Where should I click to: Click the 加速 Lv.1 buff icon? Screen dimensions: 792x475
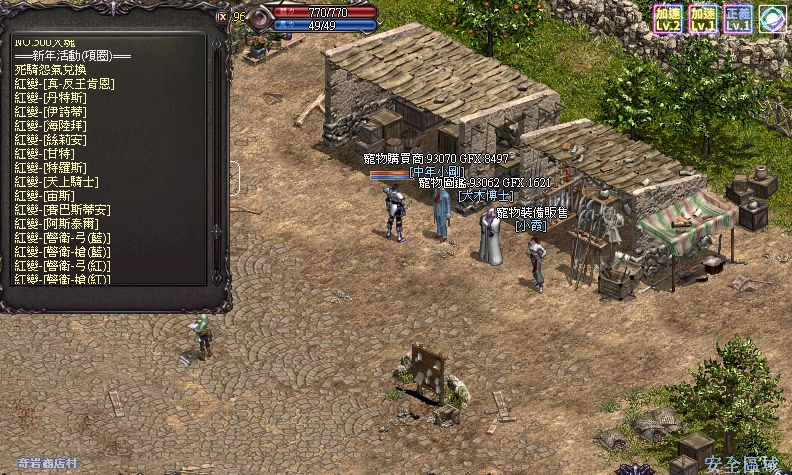tap(701, 18)
